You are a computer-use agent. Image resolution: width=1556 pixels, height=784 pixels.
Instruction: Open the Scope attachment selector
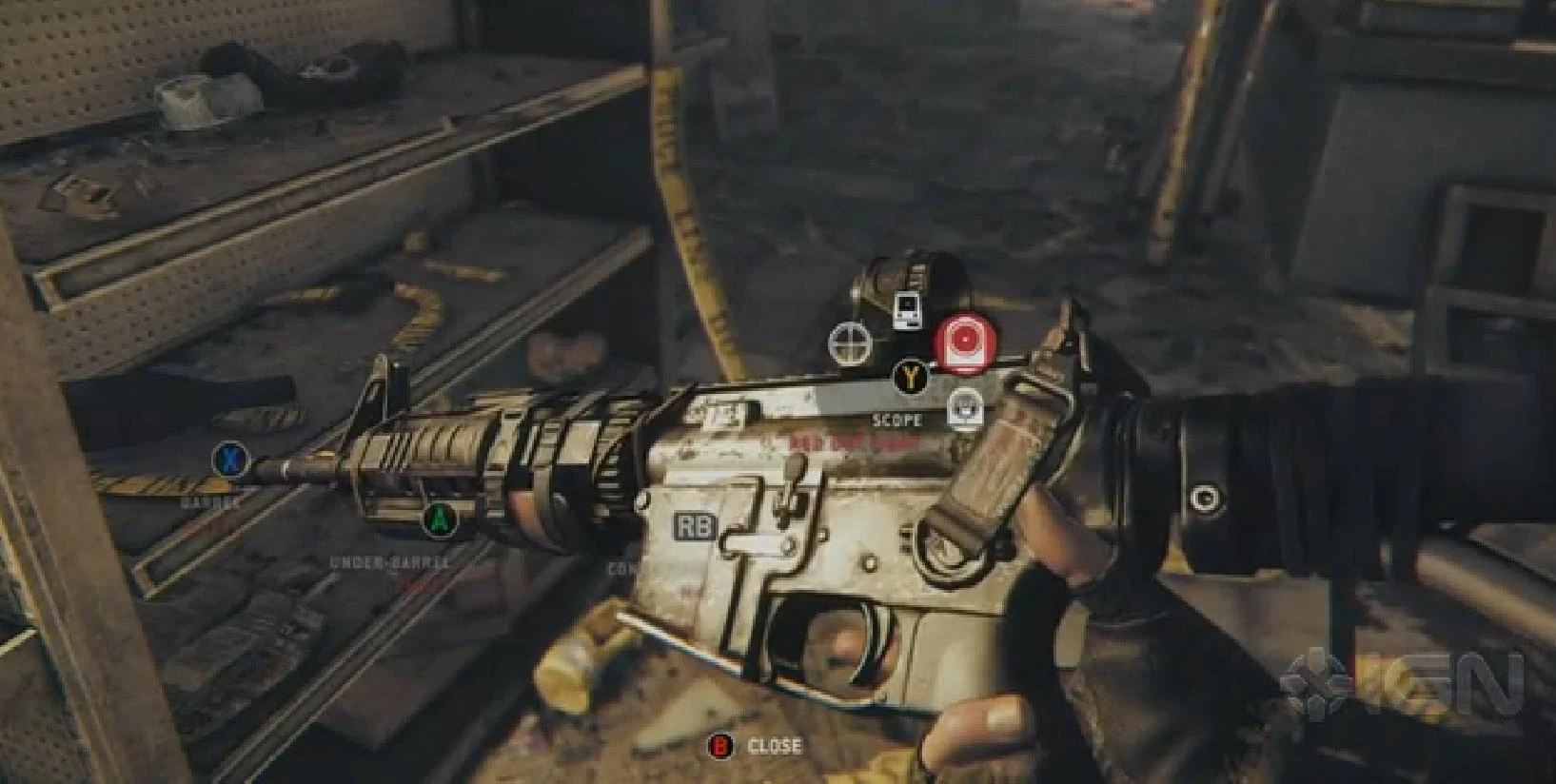tap(911, 378)
